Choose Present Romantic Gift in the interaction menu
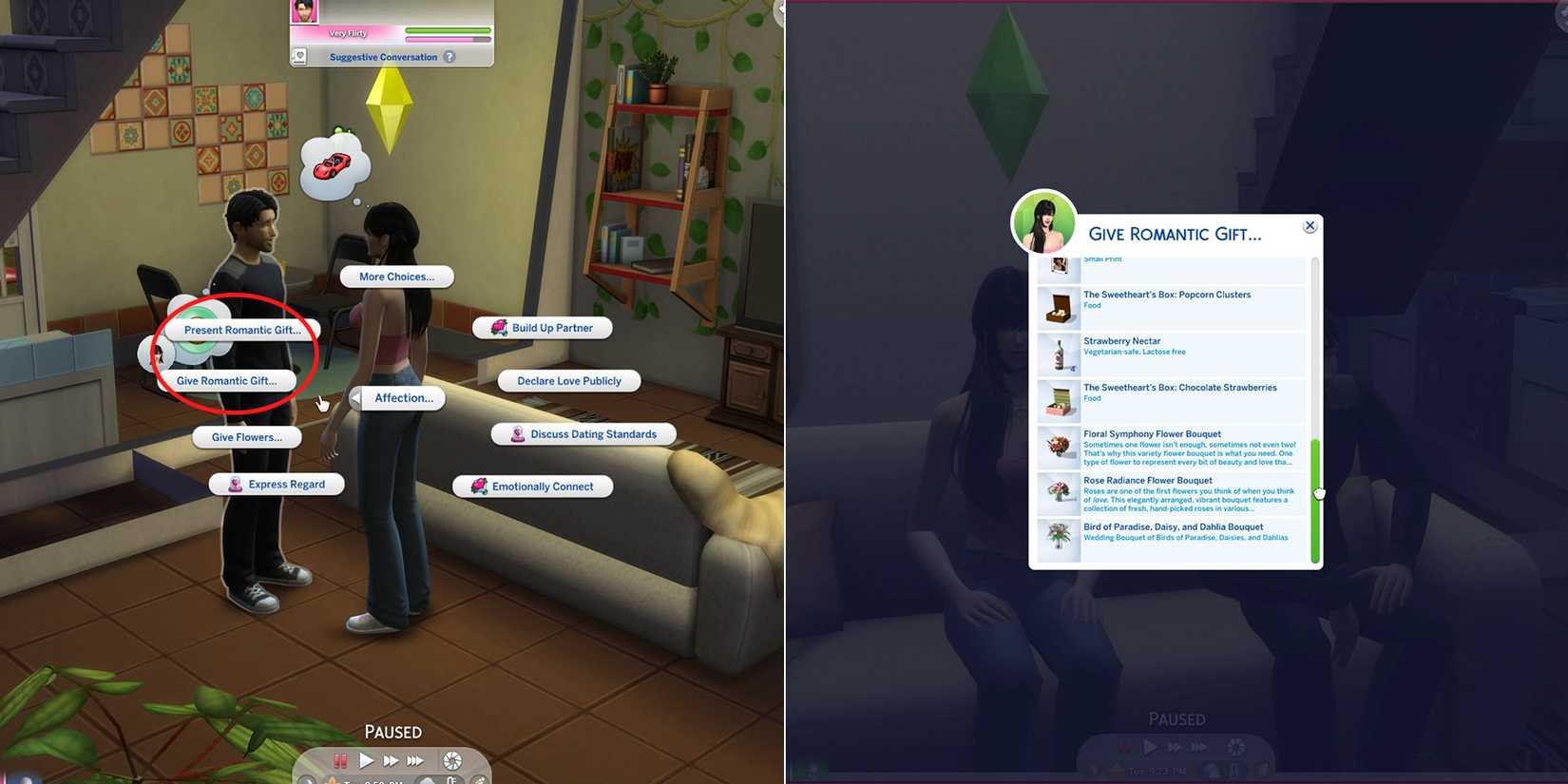 point(242,330)
